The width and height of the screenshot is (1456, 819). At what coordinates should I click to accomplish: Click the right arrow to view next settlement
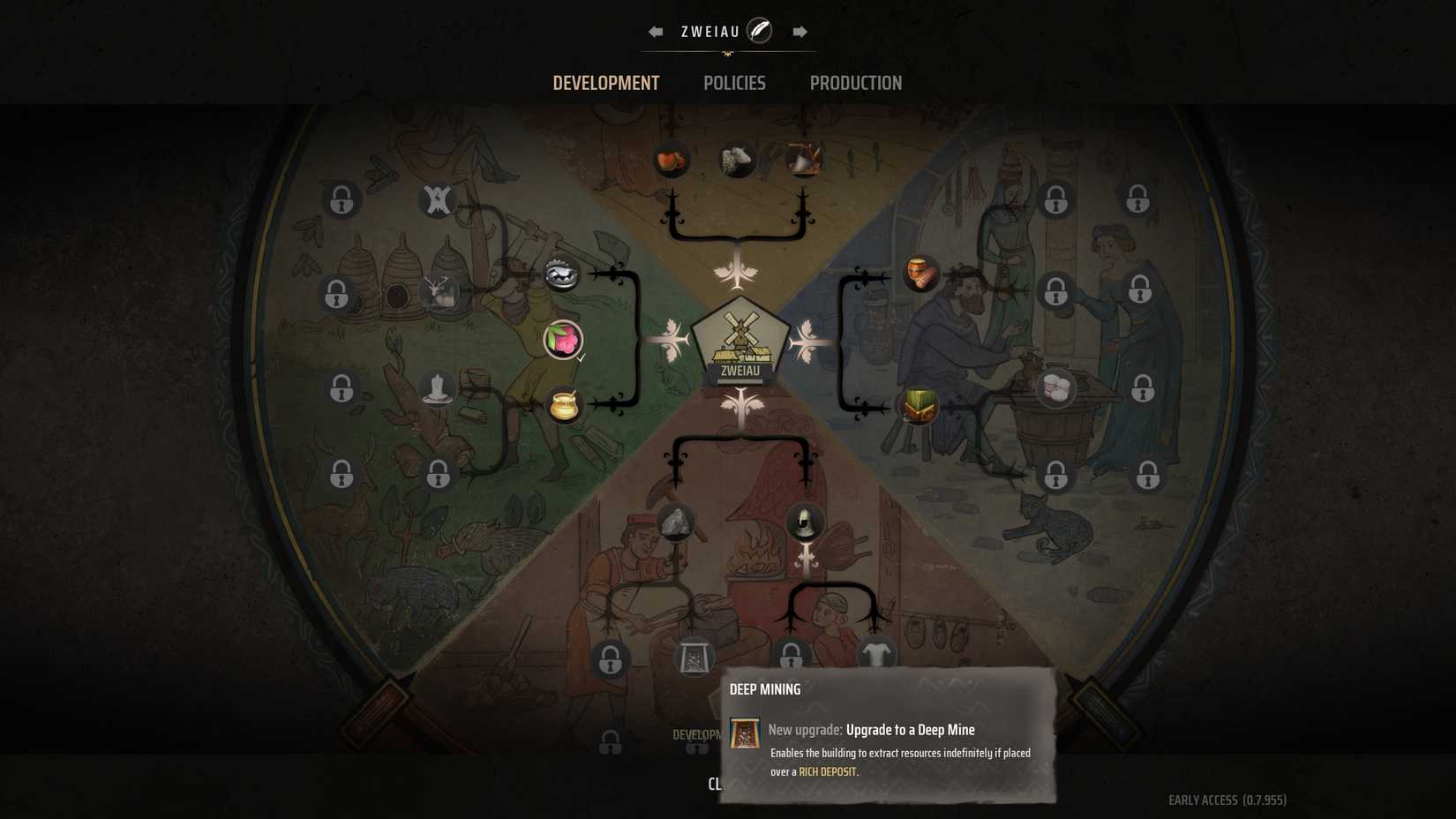point(799,30)
